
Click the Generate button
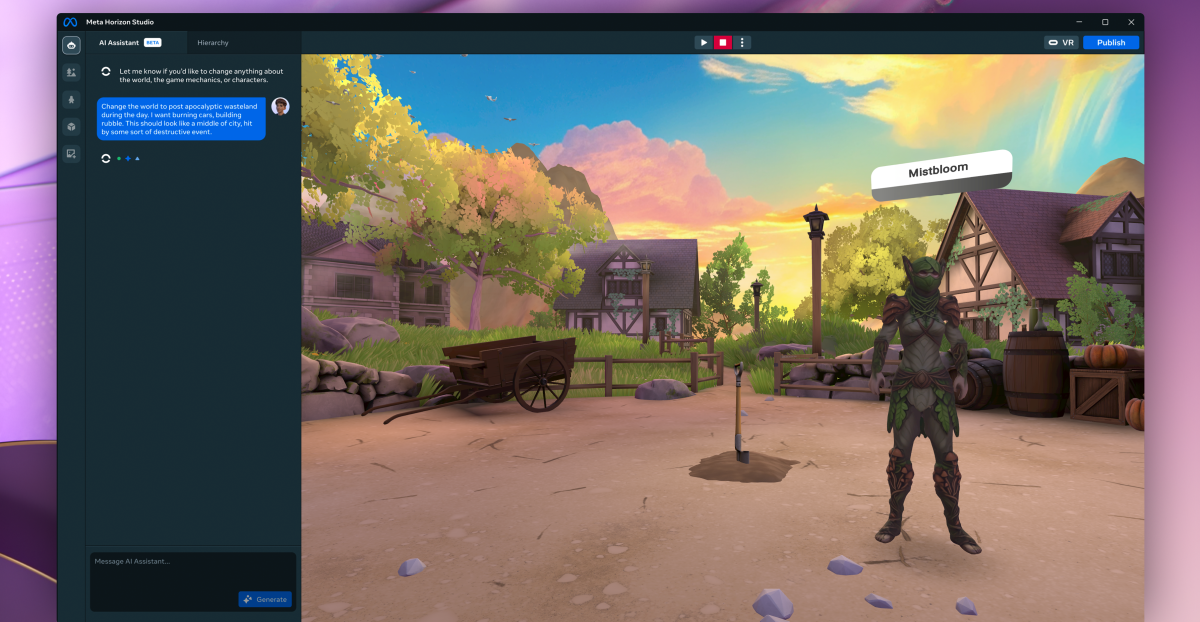click(x=265, y=599)
